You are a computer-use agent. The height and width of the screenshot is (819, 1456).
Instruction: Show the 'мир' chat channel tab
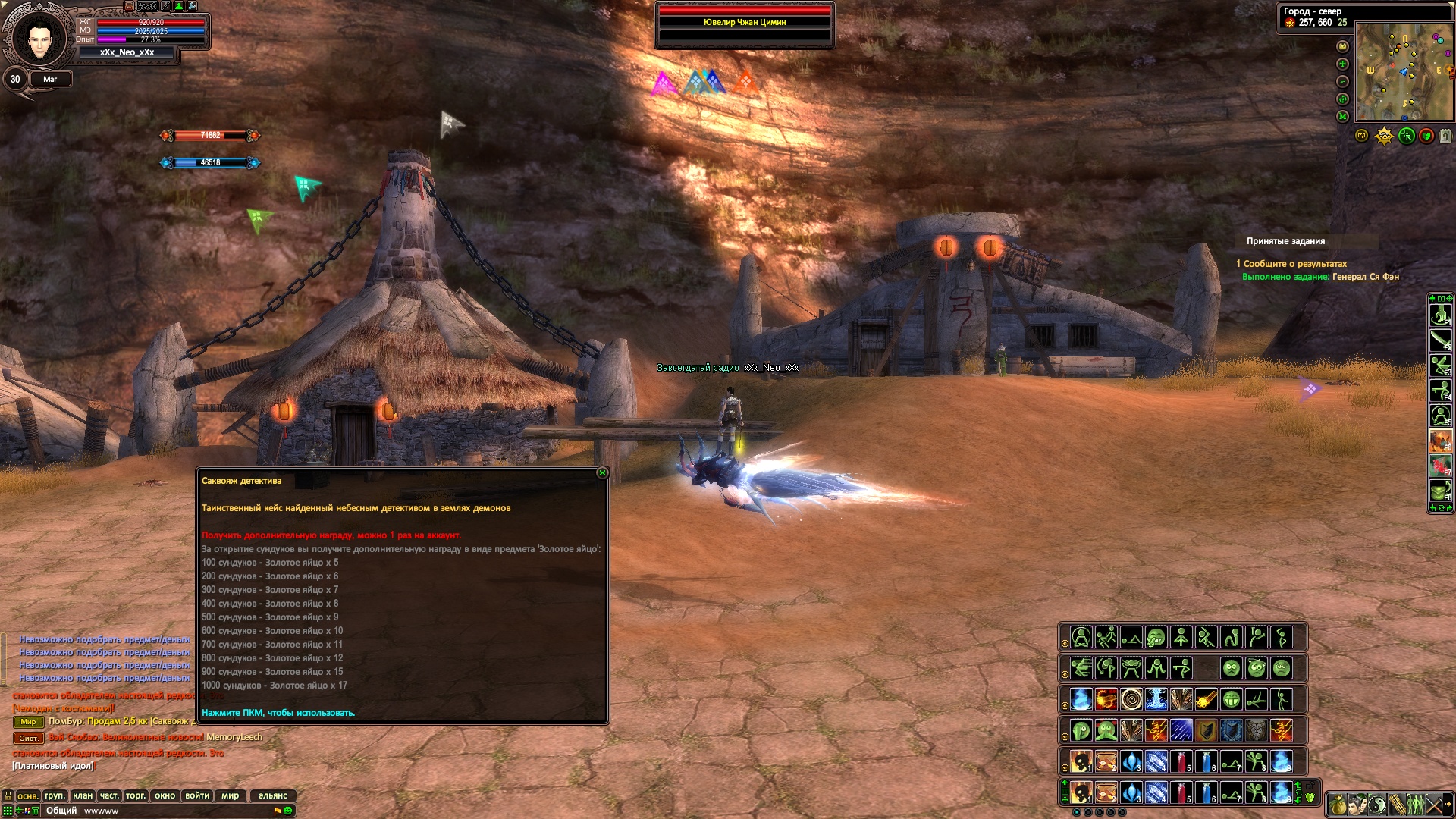point(230,795)
